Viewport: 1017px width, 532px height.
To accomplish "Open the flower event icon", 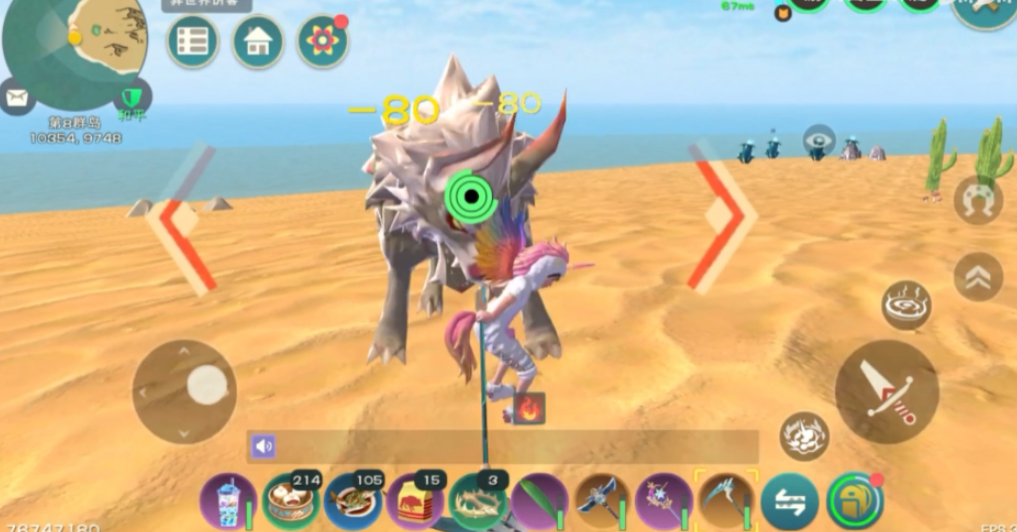I will (x=323, y=42).
